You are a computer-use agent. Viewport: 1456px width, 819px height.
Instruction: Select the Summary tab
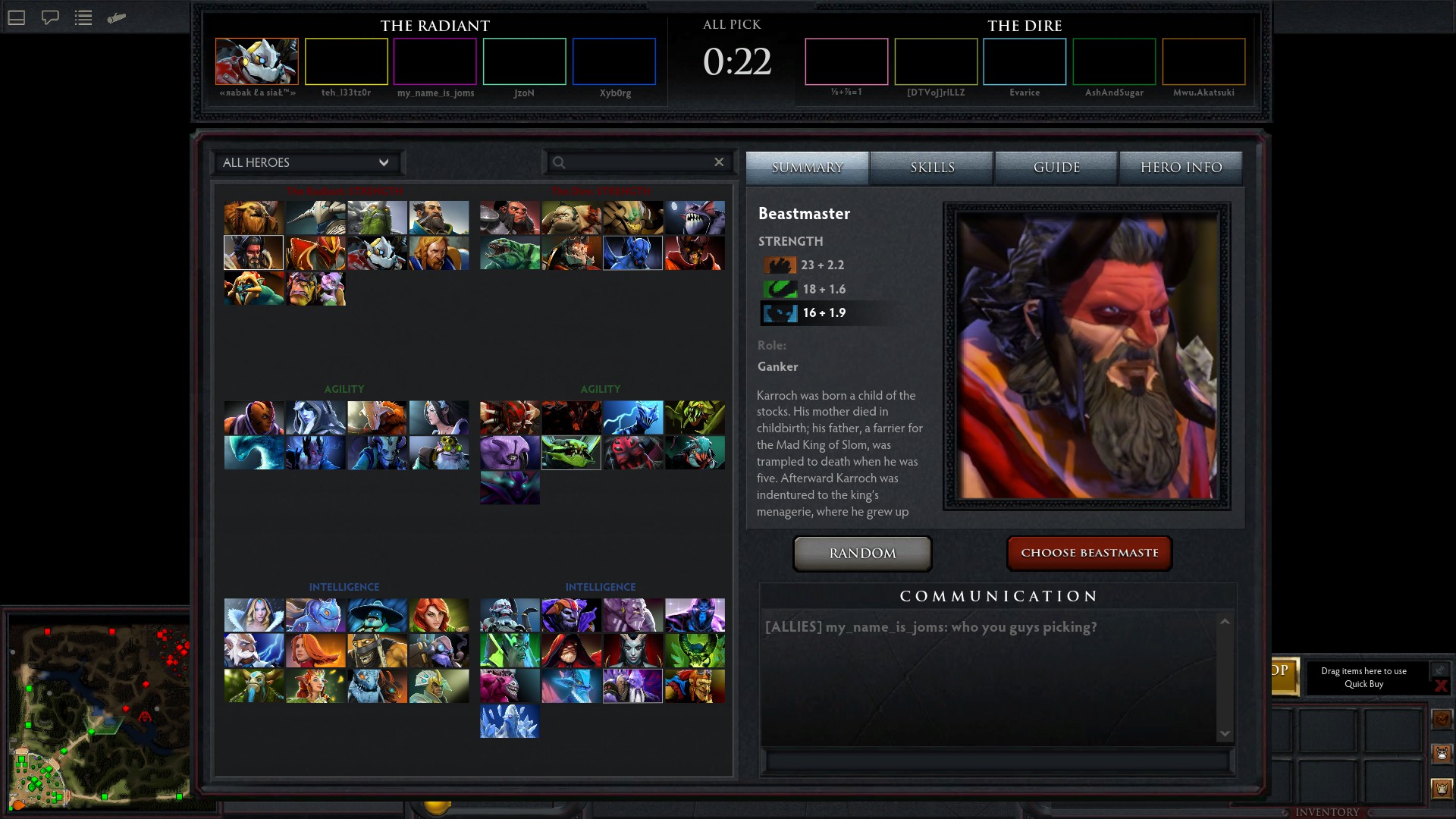[807, 168]
